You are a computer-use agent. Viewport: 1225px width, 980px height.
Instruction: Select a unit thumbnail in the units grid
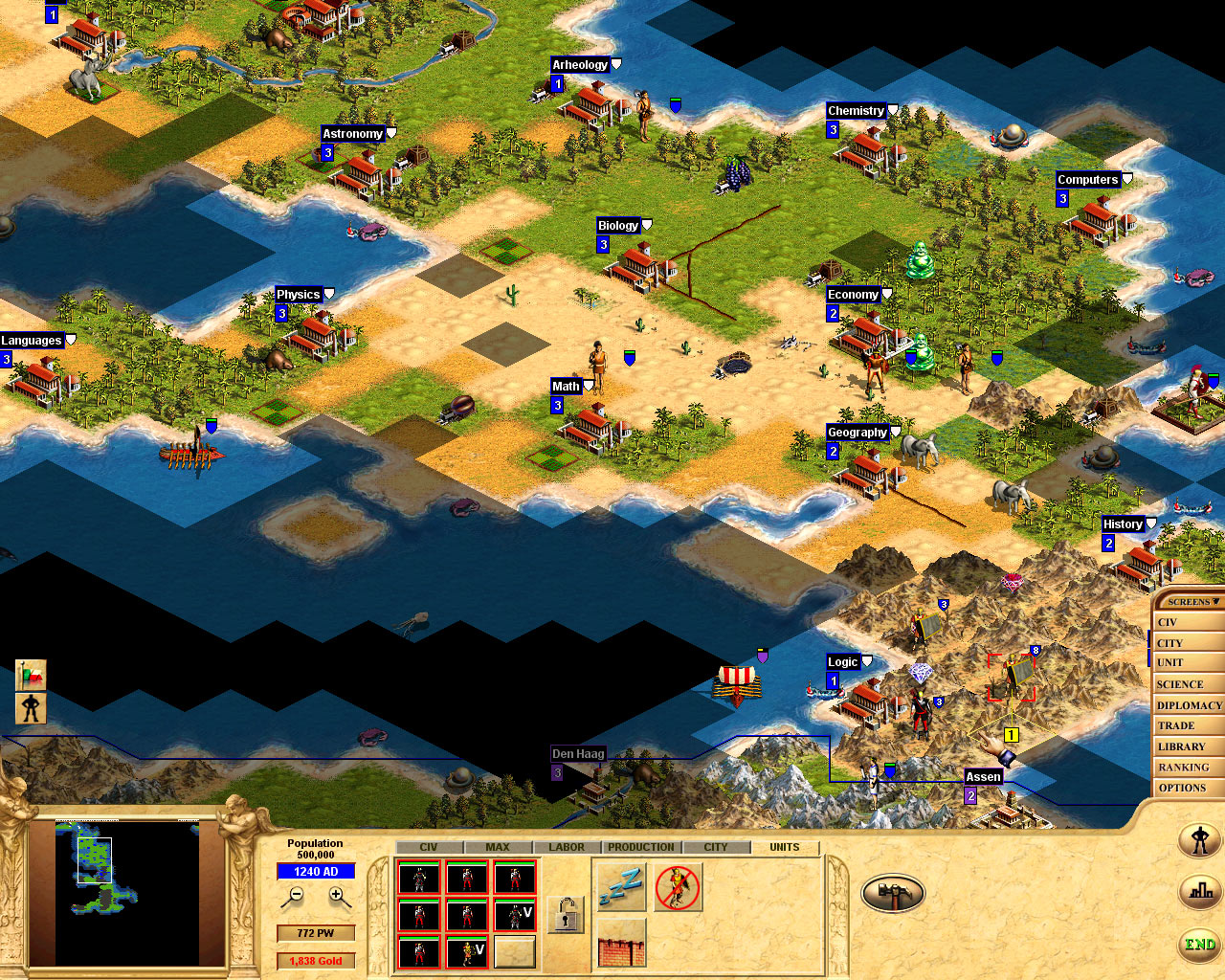pos(421,877)
